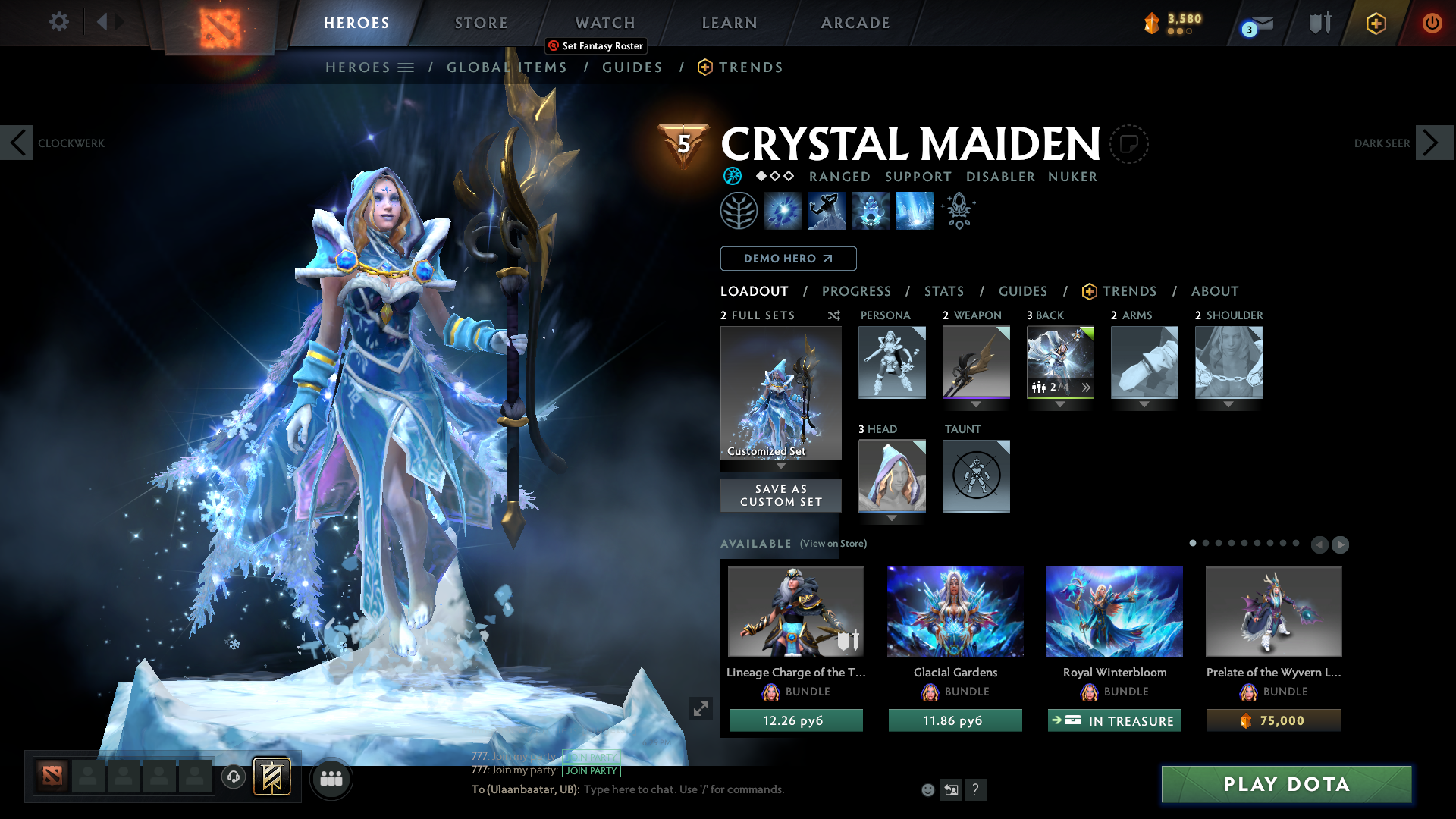This screenshot has height=819, width=1456.
Task: Open the View on Store link
Action: coord(833,544)
